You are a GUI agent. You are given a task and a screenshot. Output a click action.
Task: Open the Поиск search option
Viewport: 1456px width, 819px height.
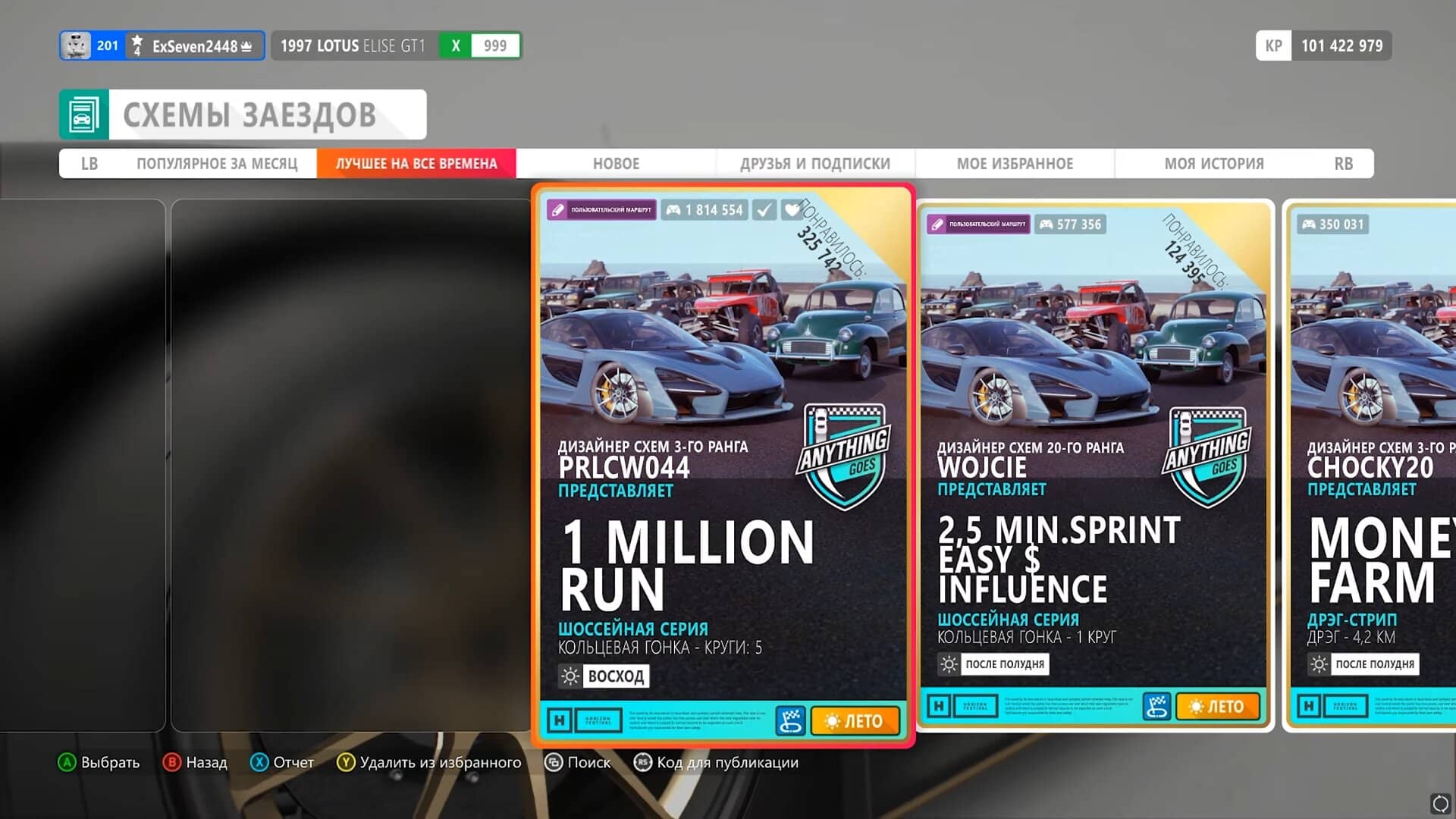(x=579, y=763)
